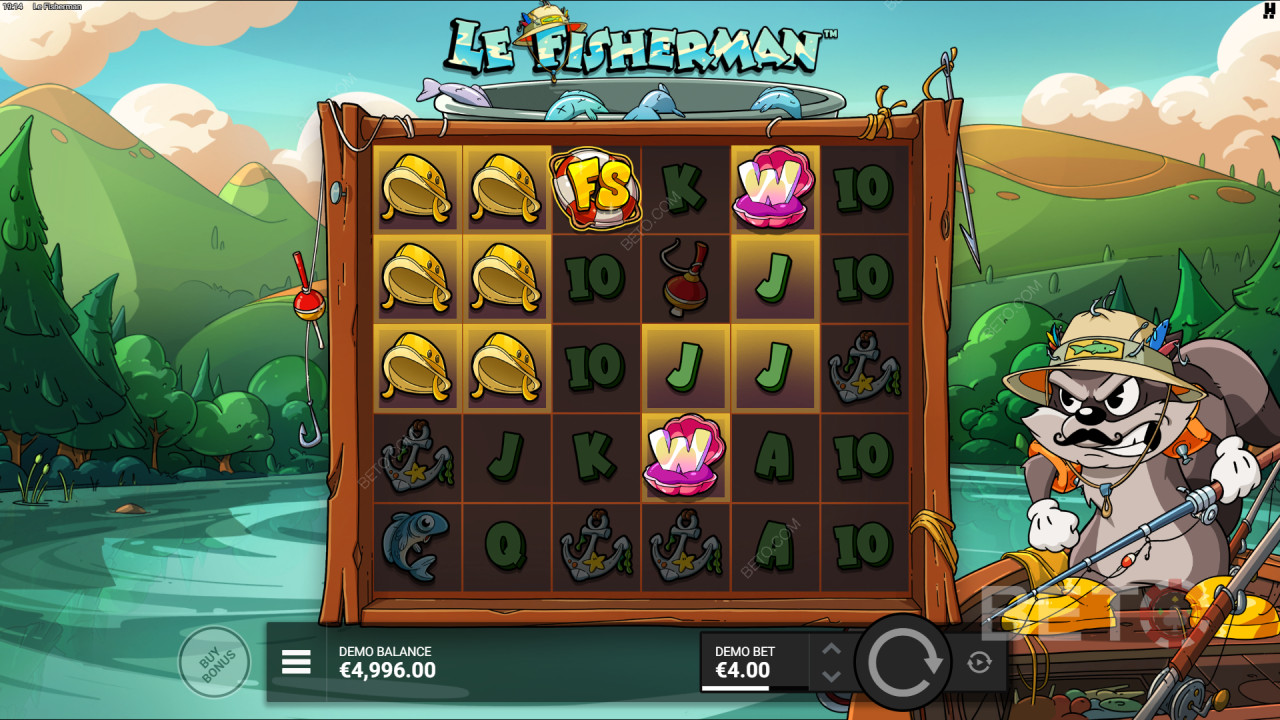Screen dimensions: 1280x720
Task: Click the Le Fisherman title logo
Action: click(x=640, y=40)
